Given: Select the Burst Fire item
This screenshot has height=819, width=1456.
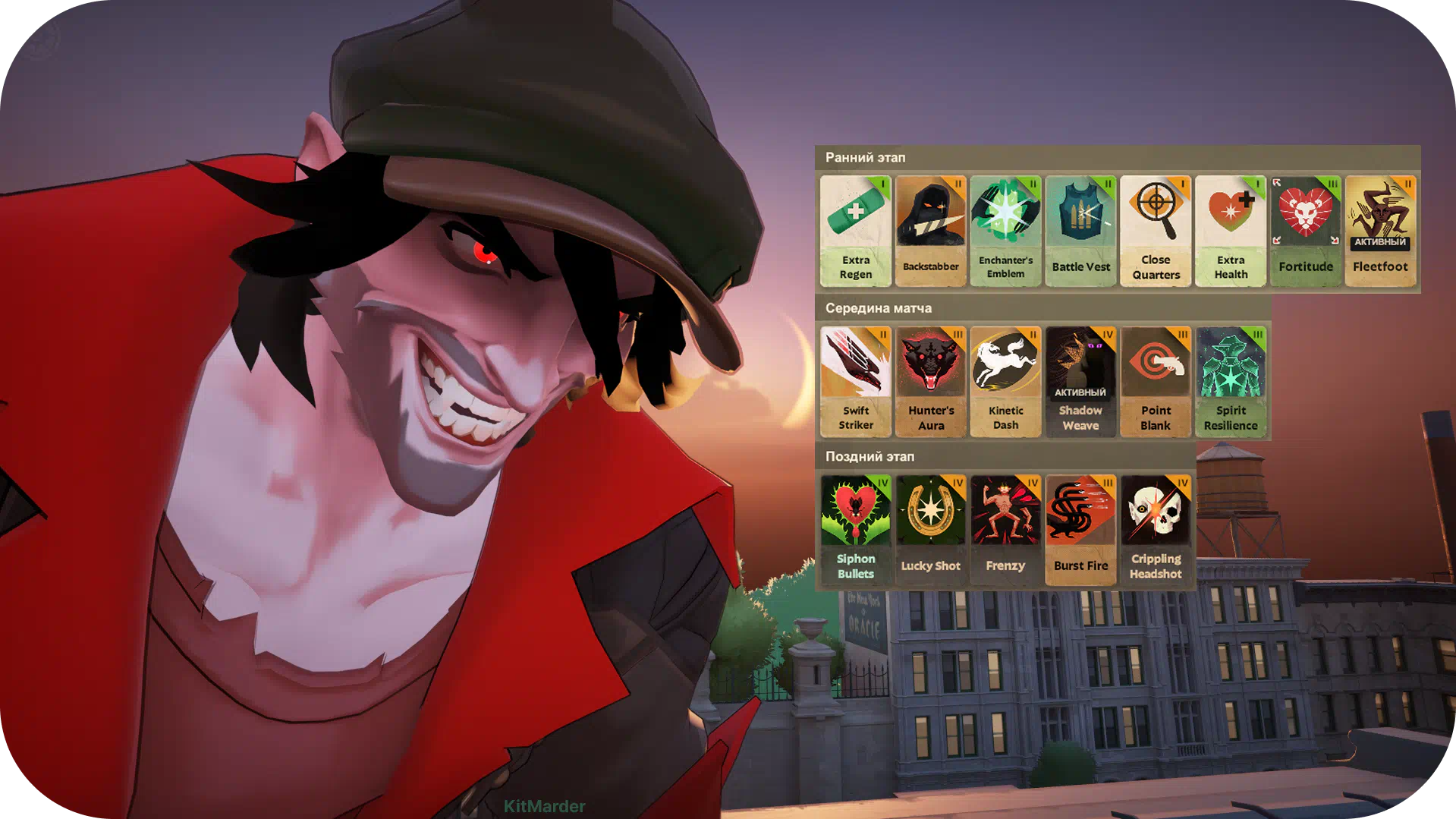Looking at the screenshot, I should [1080, 530].
